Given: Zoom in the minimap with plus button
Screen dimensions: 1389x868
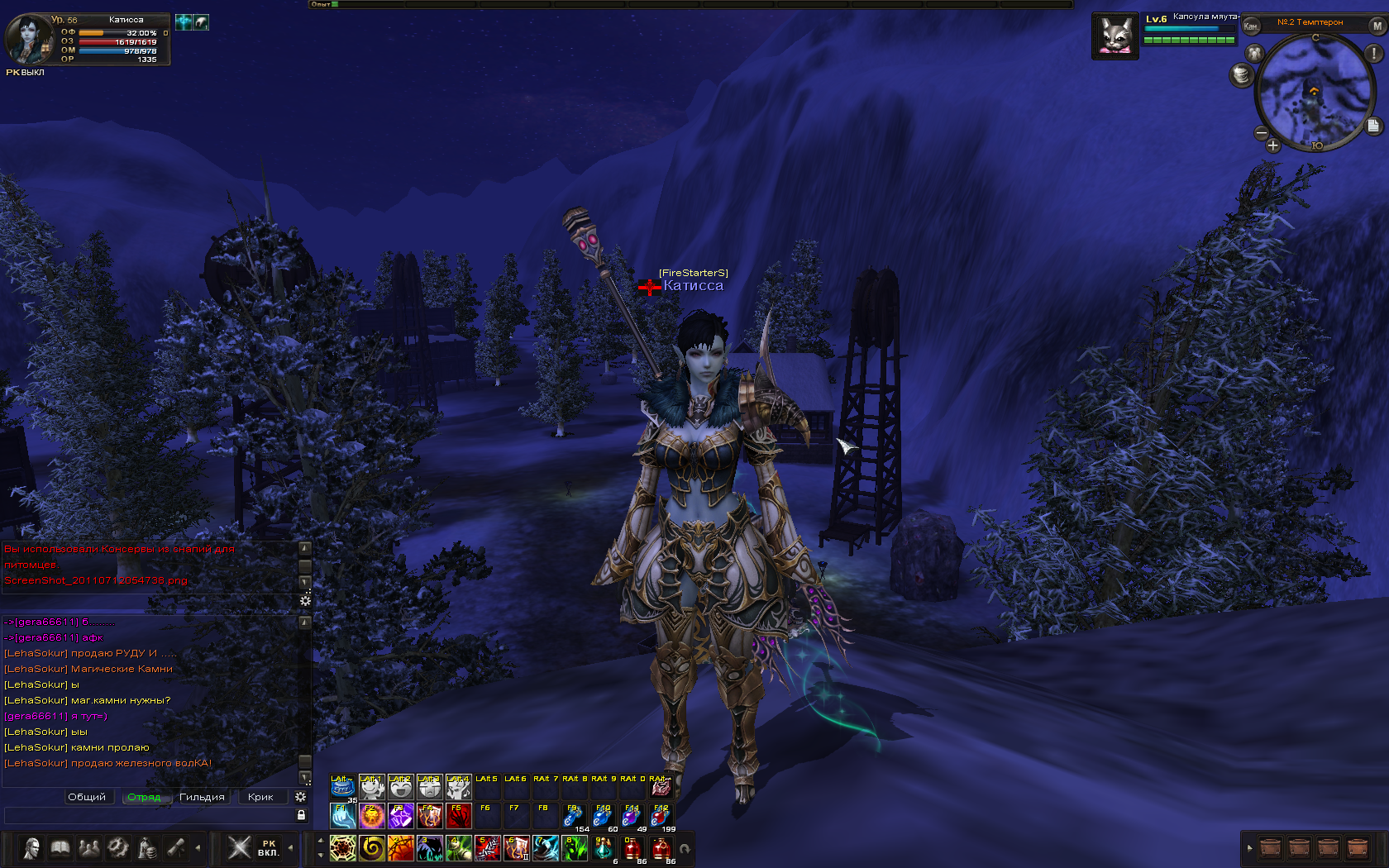Looking at the screenshot, I should (1272, 145).
